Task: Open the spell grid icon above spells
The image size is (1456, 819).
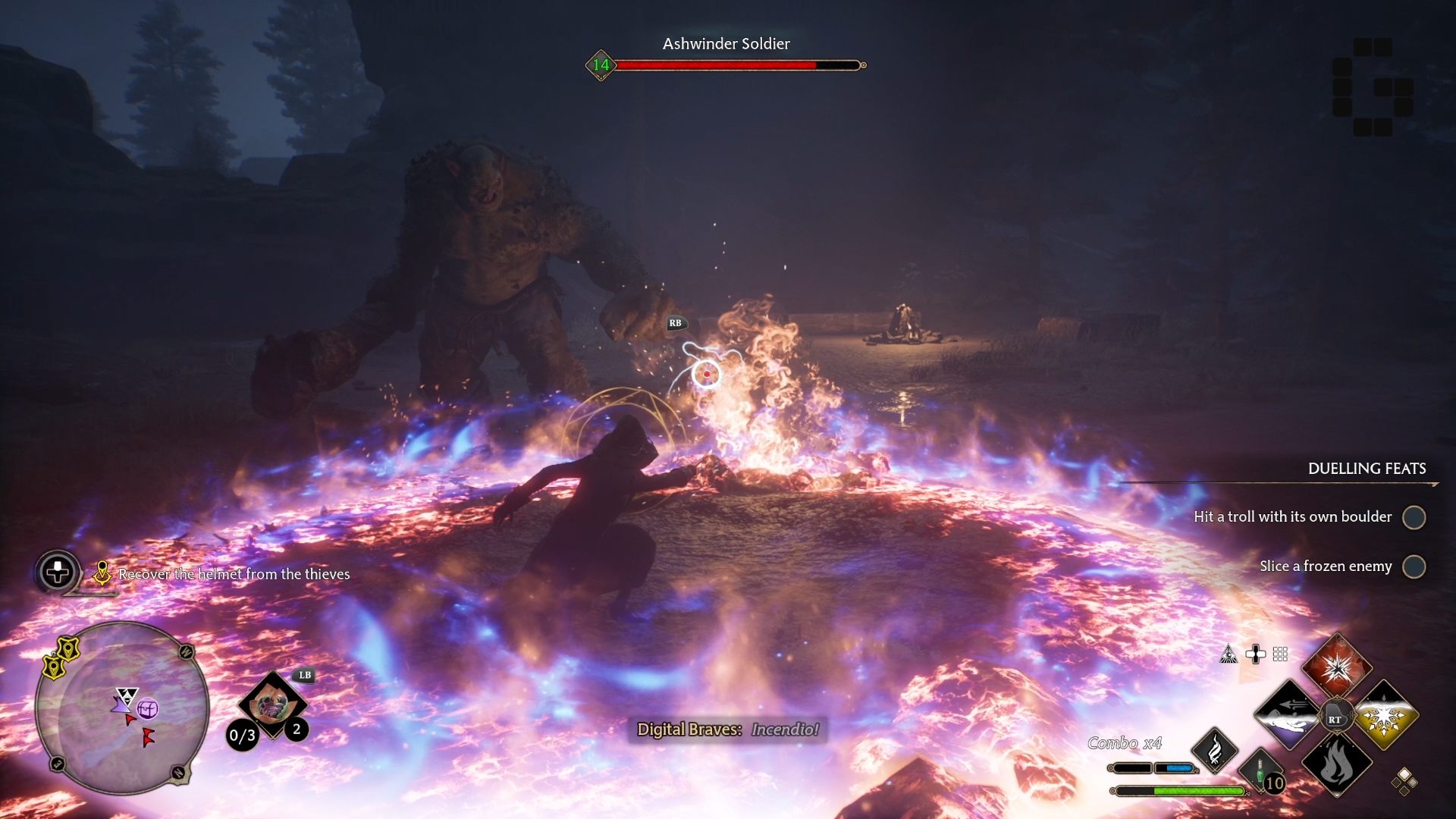Action: click(x=1280, y=654)
